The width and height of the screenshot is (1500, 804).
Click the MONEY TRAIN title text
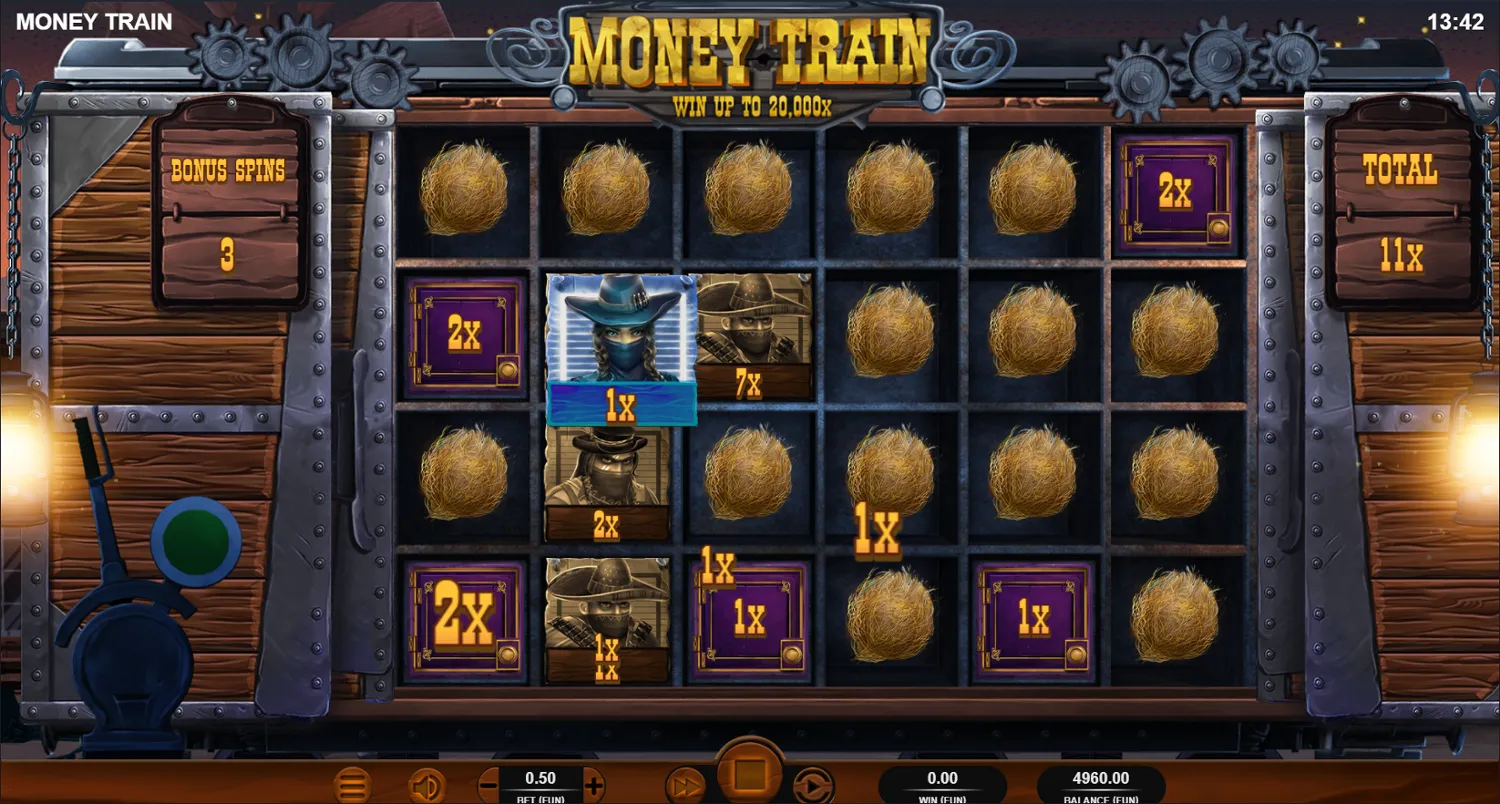pos(95,21)
